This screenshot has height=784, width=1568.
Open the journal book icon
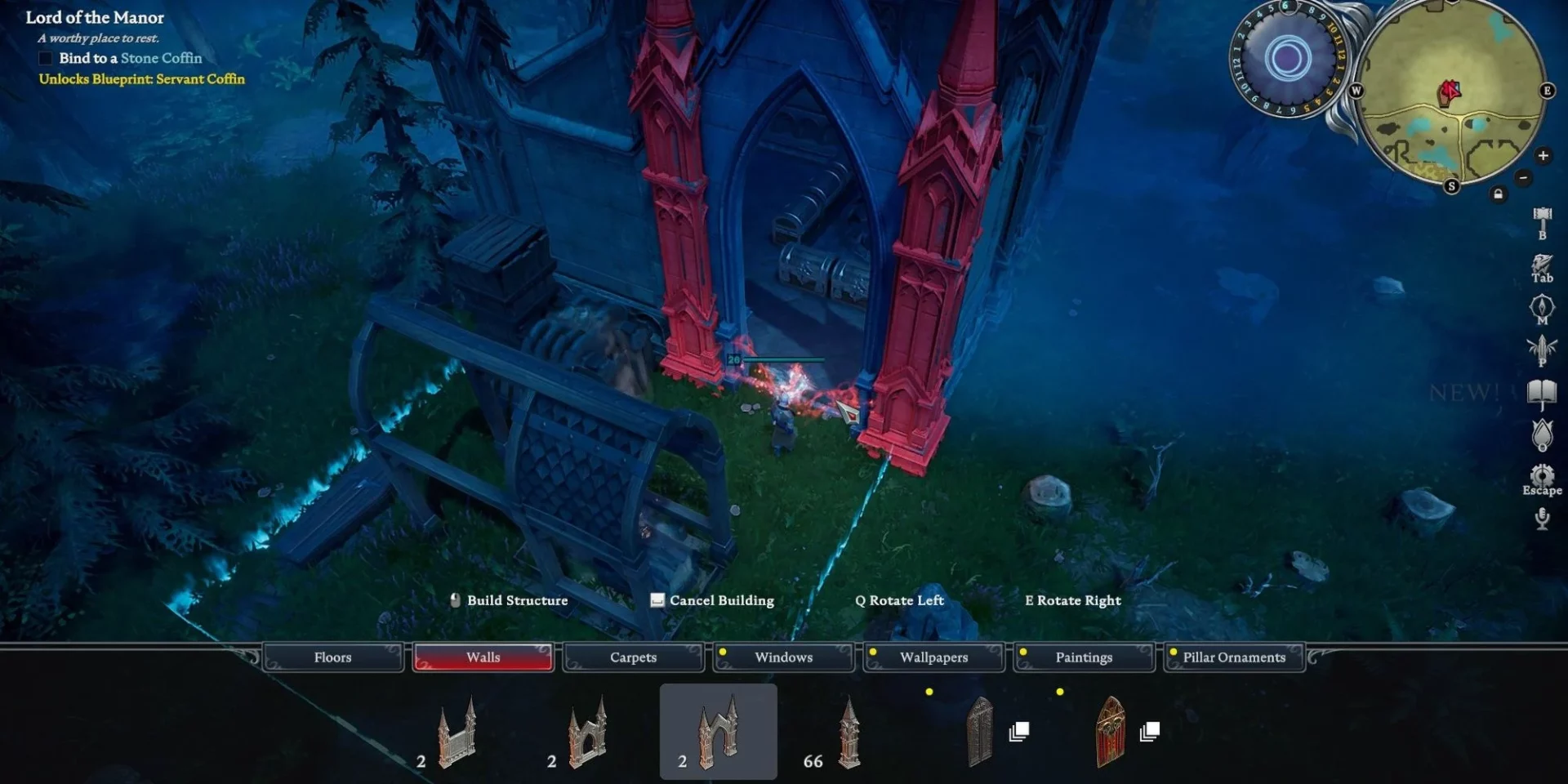1542,394
